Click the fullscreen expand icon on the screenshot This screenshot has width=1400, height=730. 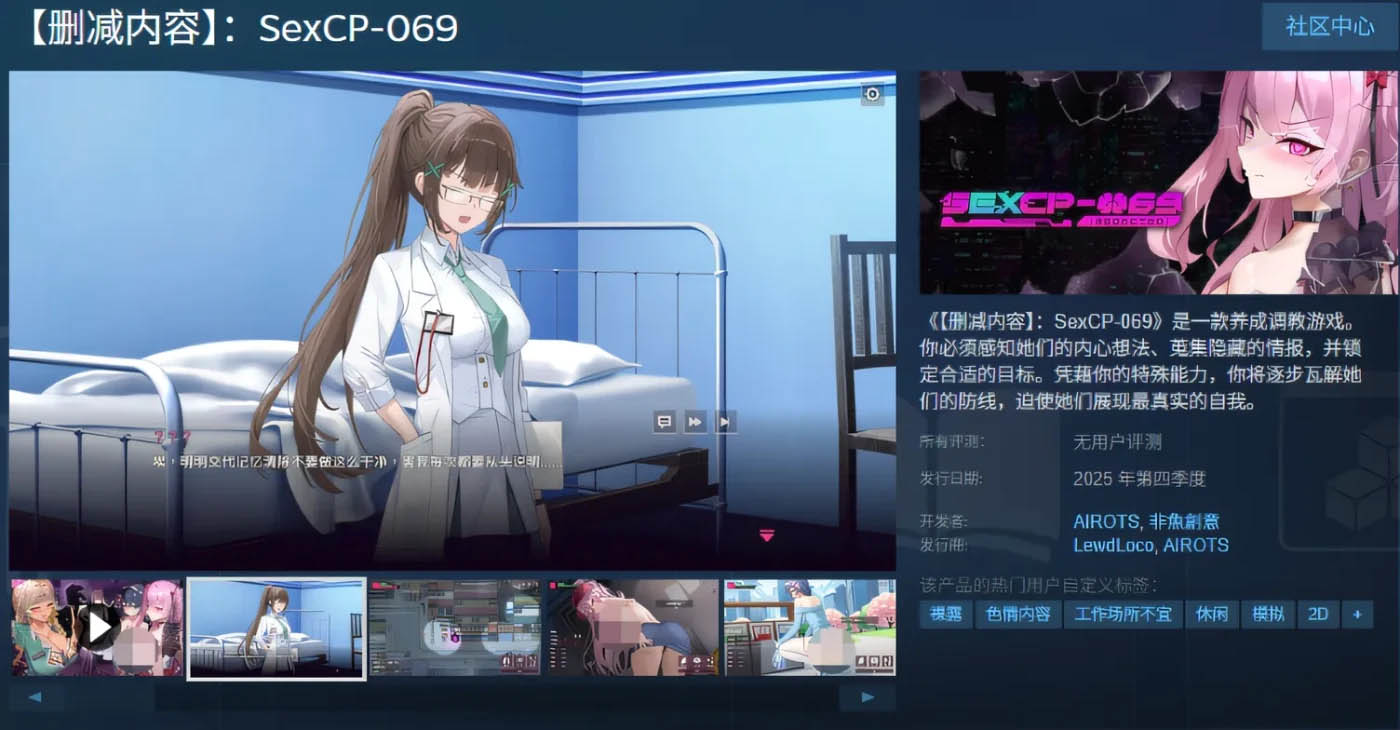[x=872, y=94]
